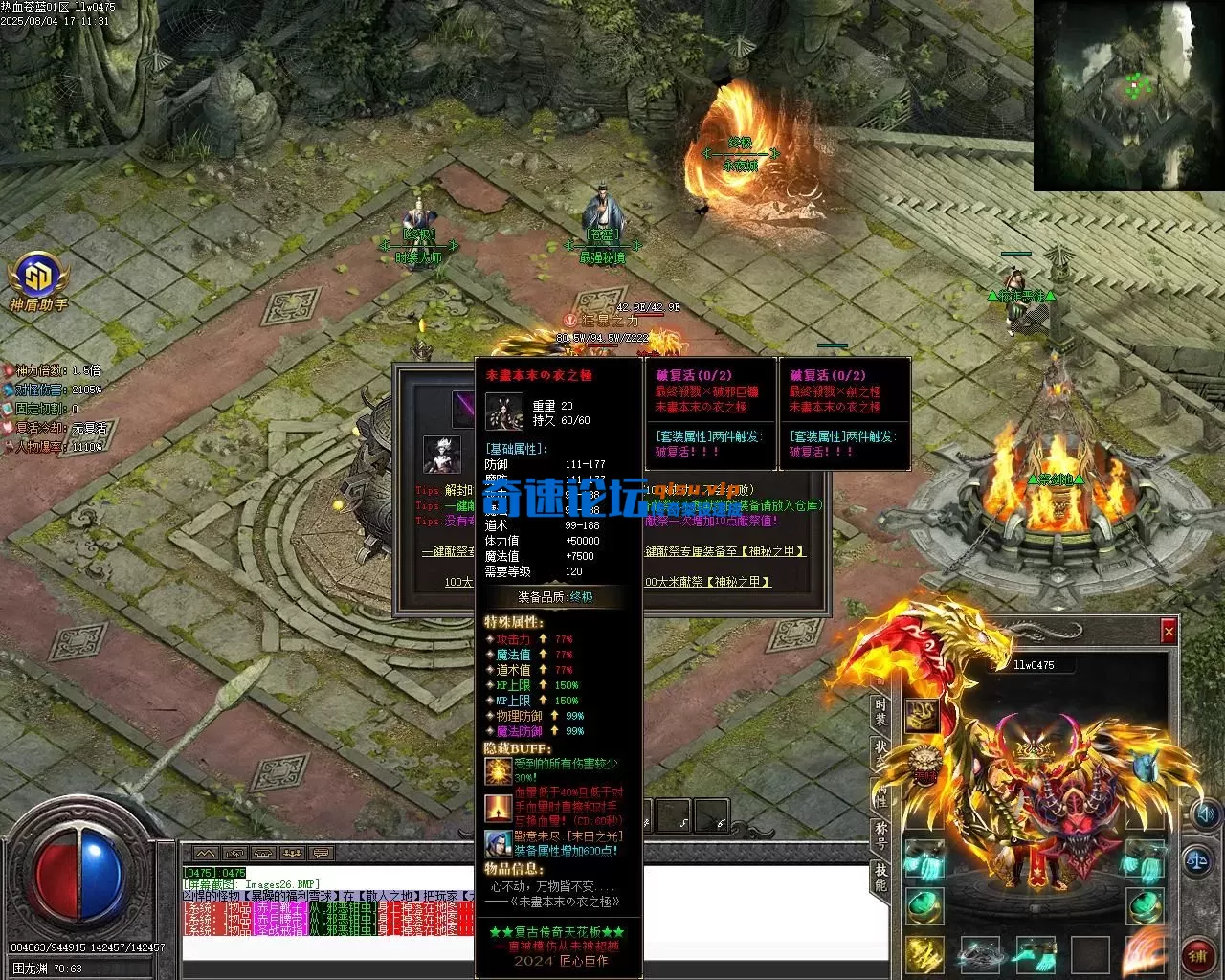Click the white-haired character portrait slot

(441, 456)
